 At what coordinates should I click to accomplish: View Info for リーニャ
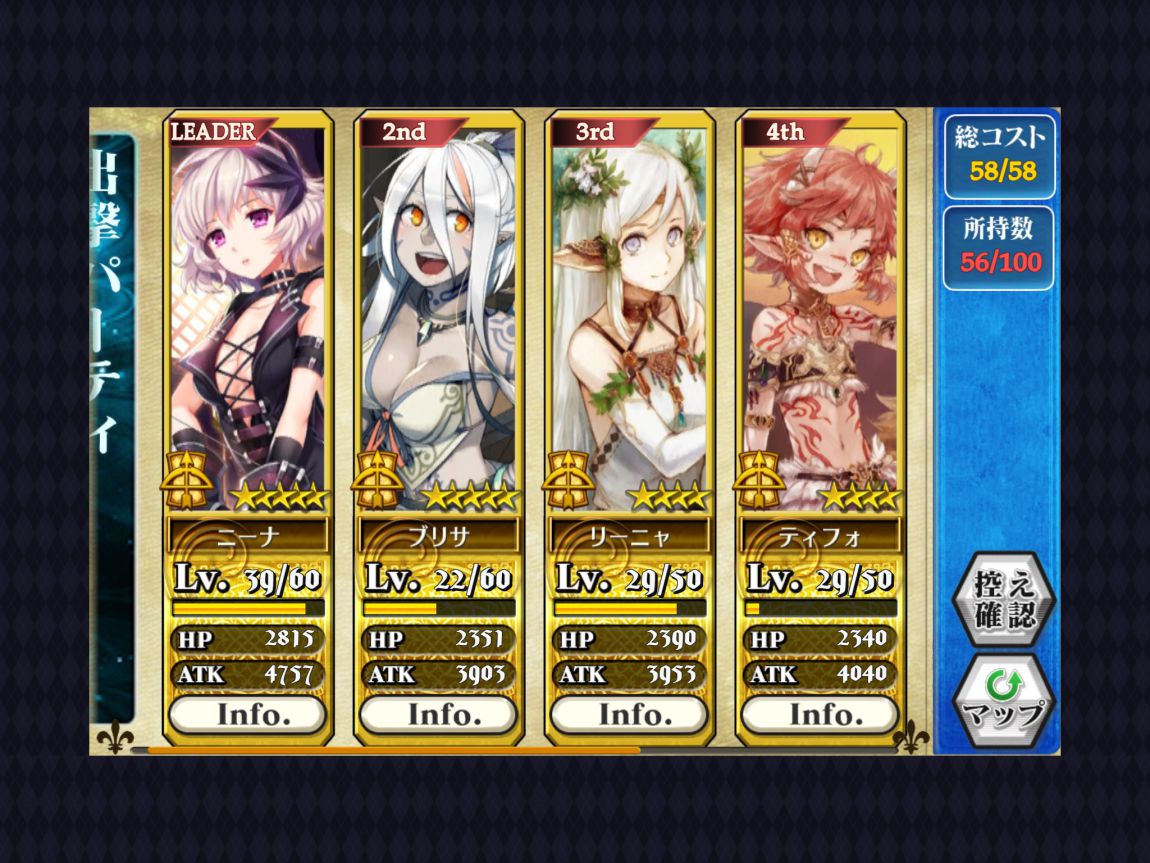pos(629,715)
